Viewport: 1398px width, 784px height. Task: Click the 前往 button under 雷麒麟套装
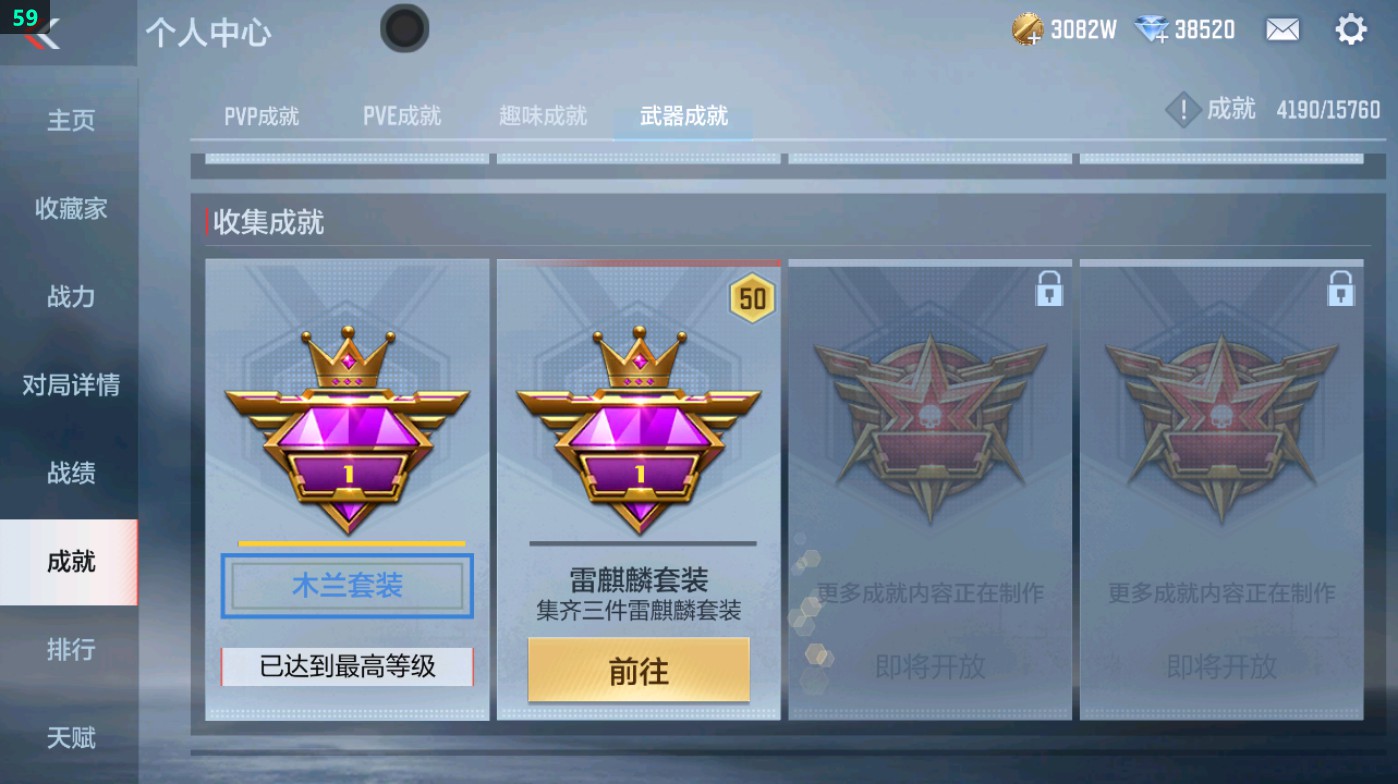click(637, 670)
